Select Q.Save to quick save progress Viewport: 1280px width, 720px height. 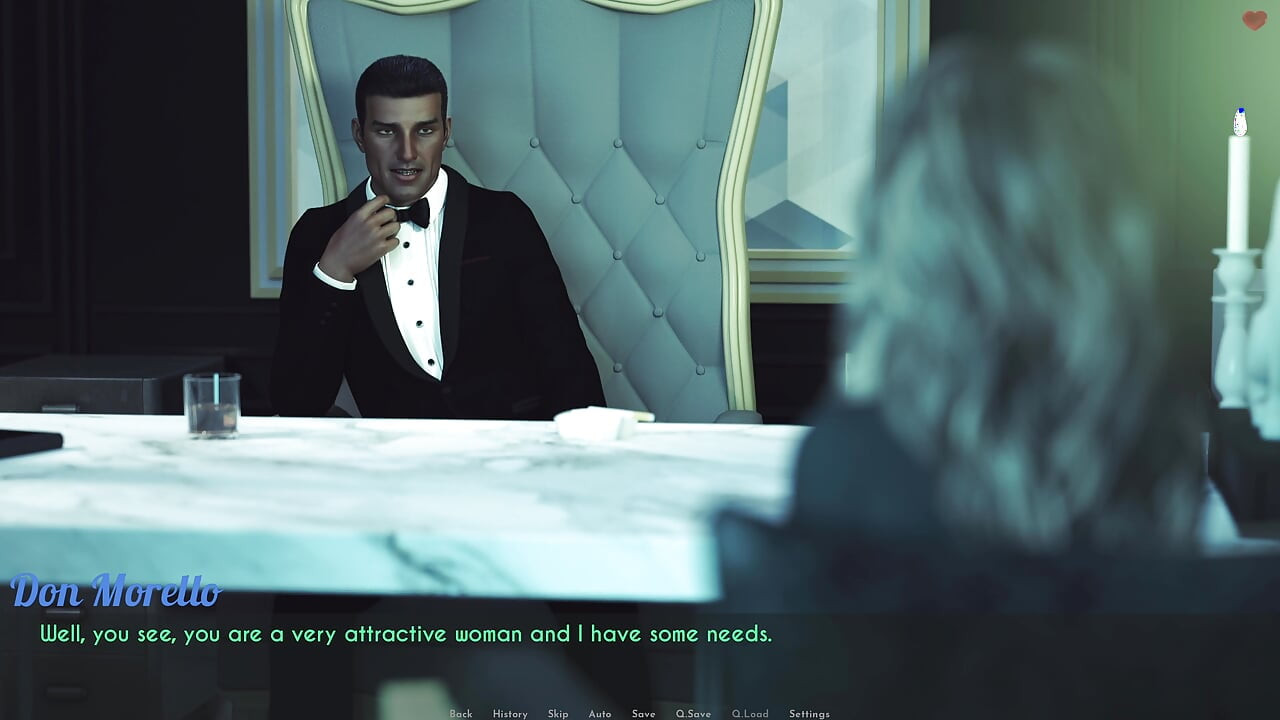pyautogui.click(x=694, y=713)
